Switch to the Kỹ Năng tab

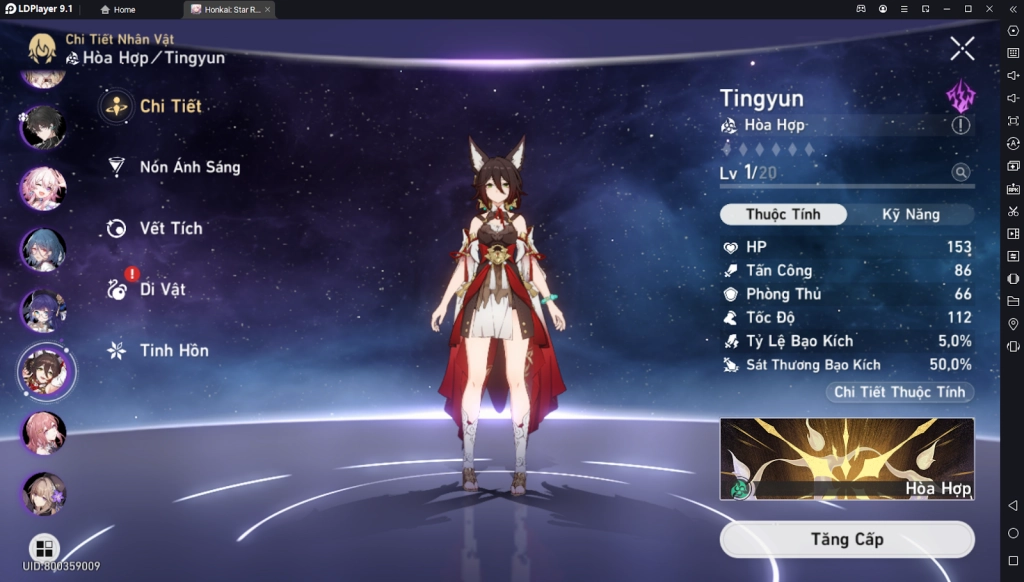click(910, 214)
